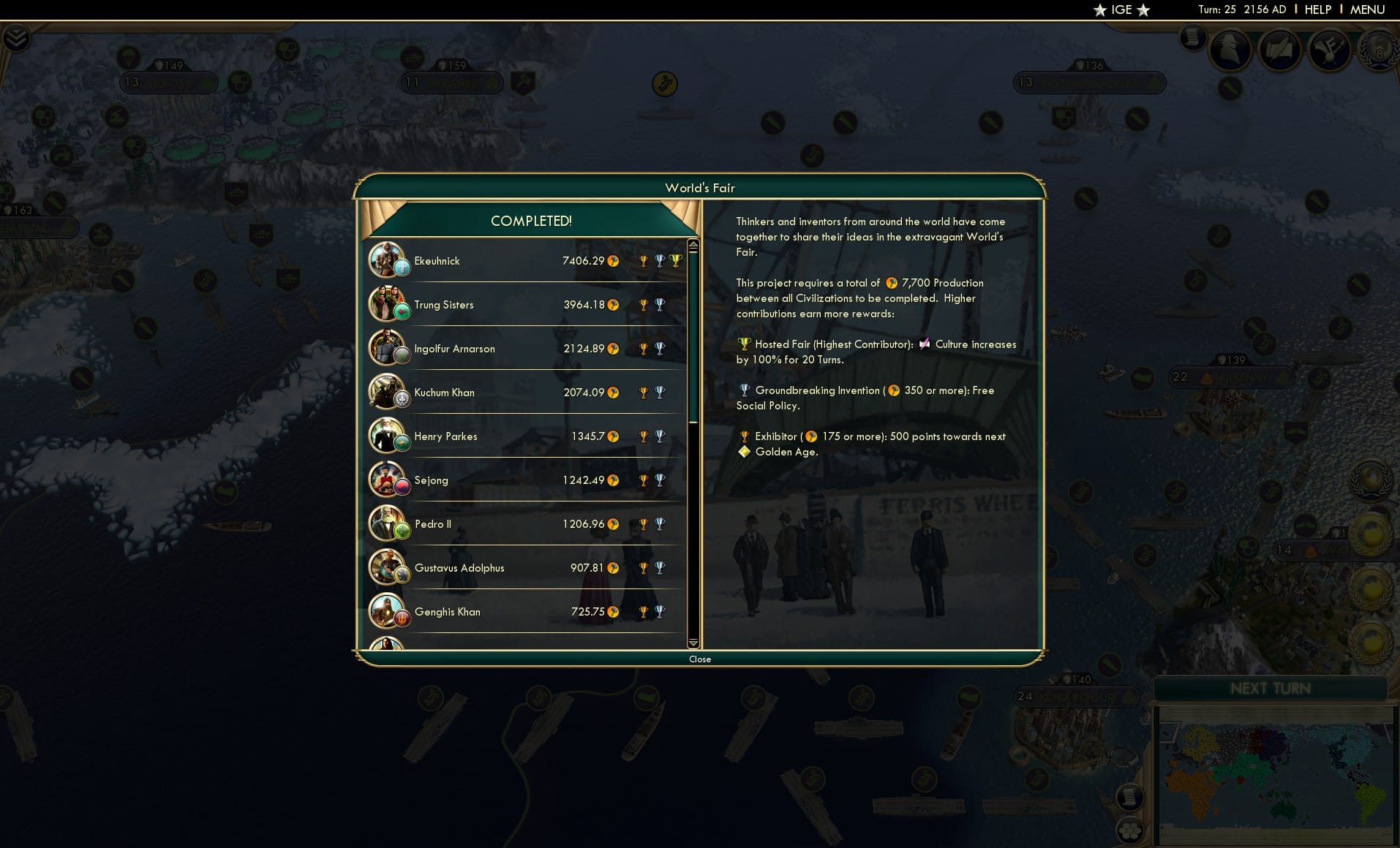Image resolution: width=1400 pixels, height=848 pixels.
Task: Close the World's Fair results screen
Action: [x=701, y=659]
